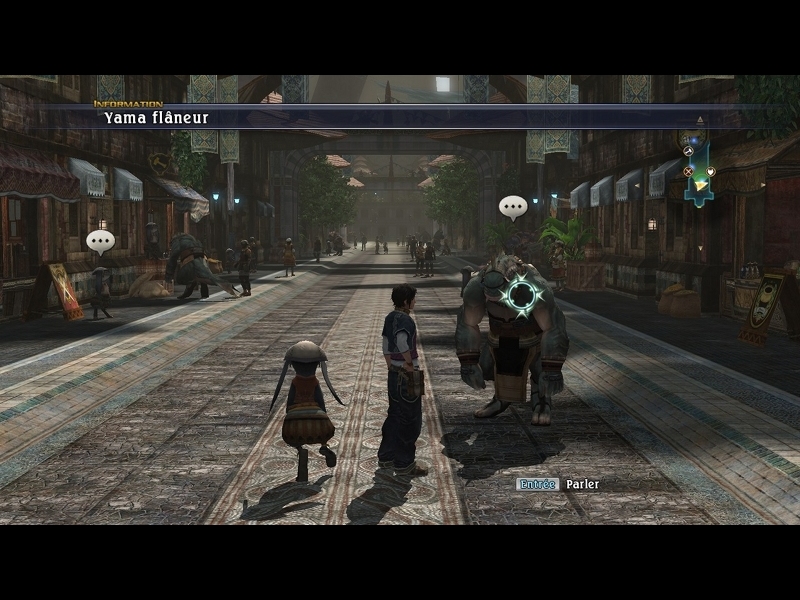Image resolution: width=800 pixels, height=600 pixels.
Task: Select the shield marker on the minimap
Action: coord(710,172)
